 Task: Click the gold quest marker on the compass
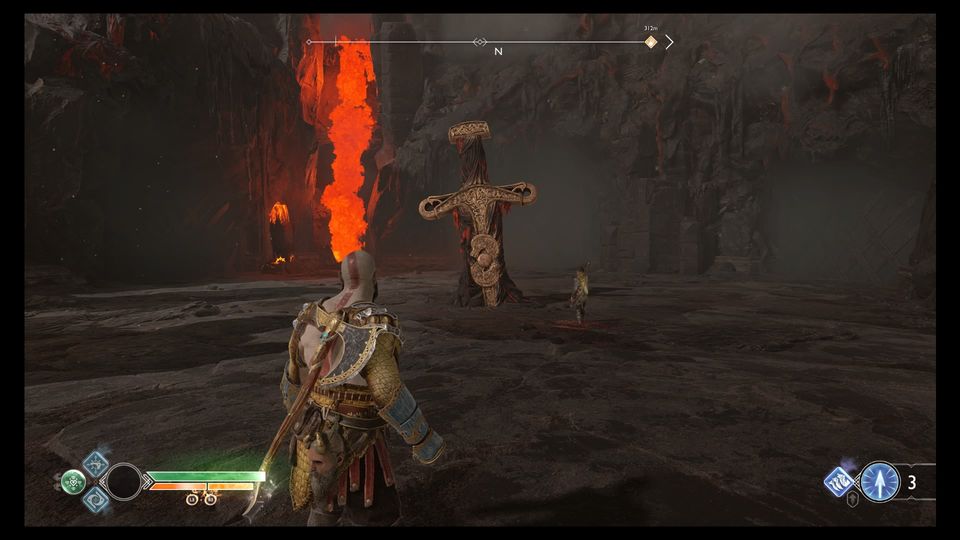[651, 42]
